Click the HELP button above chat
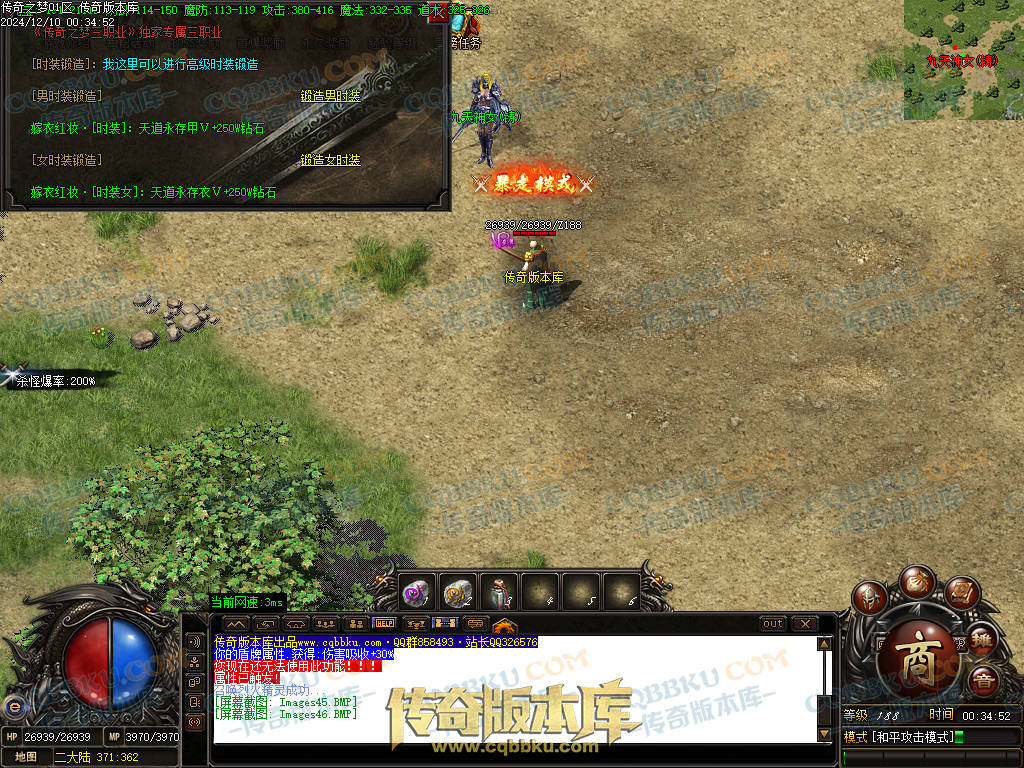Screen dimensions: 1024x768 click(x=384, y=624)
